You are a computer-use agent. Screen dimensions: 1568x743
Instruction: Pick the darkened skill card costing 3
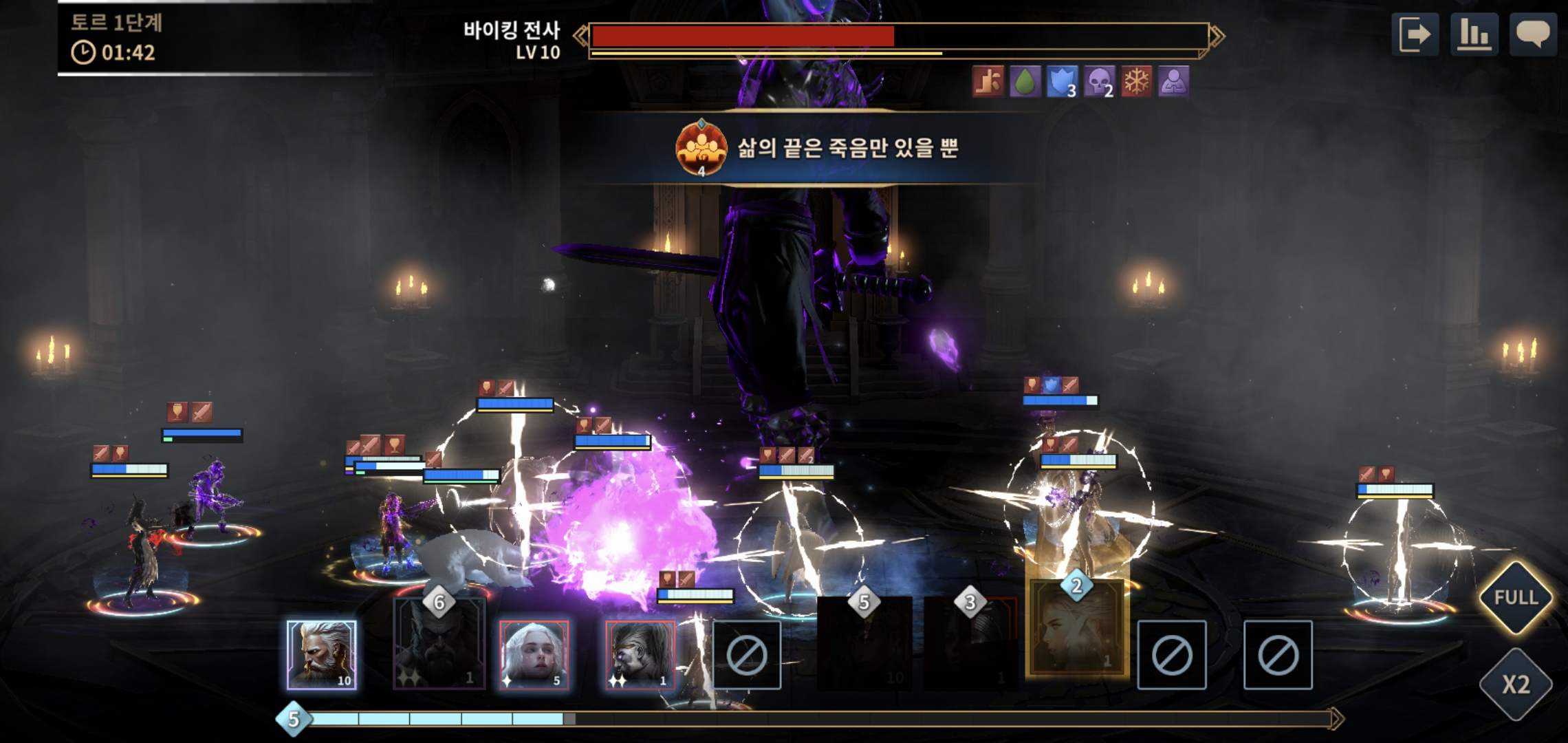click(x=970, y=643)
